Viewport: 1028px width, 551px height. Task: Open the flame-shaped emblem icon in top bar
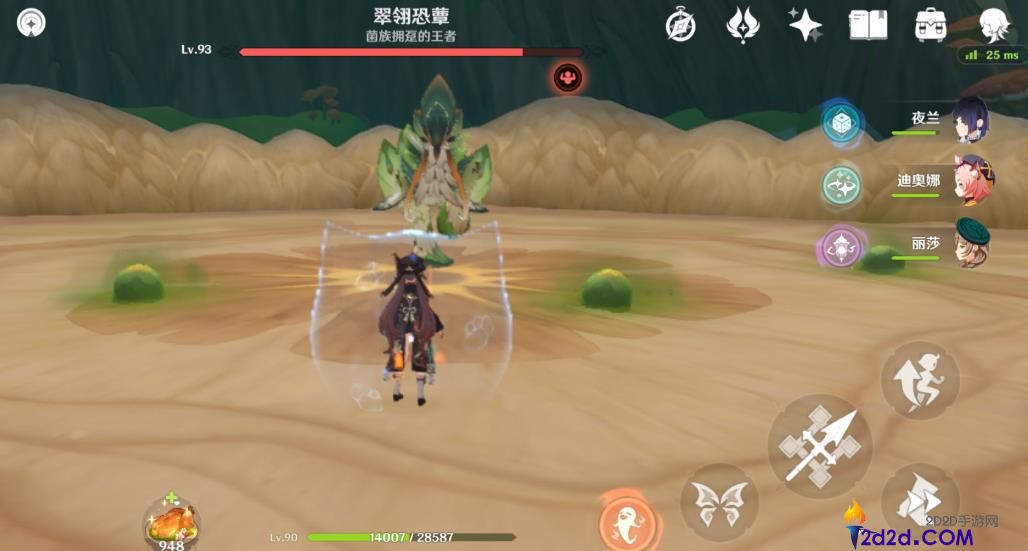tap(742, 25)
